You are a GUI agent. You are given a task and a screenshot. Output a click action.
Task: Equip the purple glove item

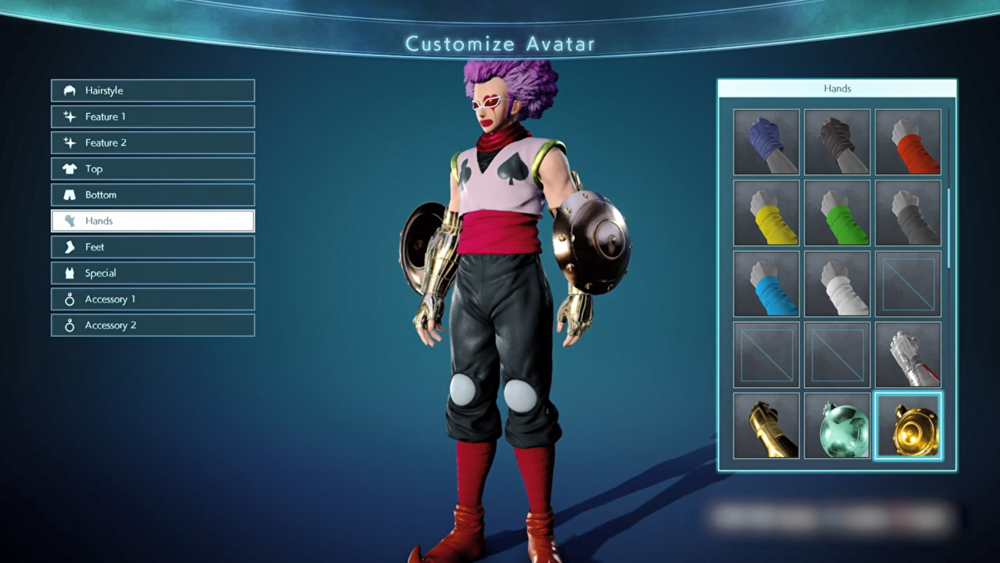(x=766, y=142)
